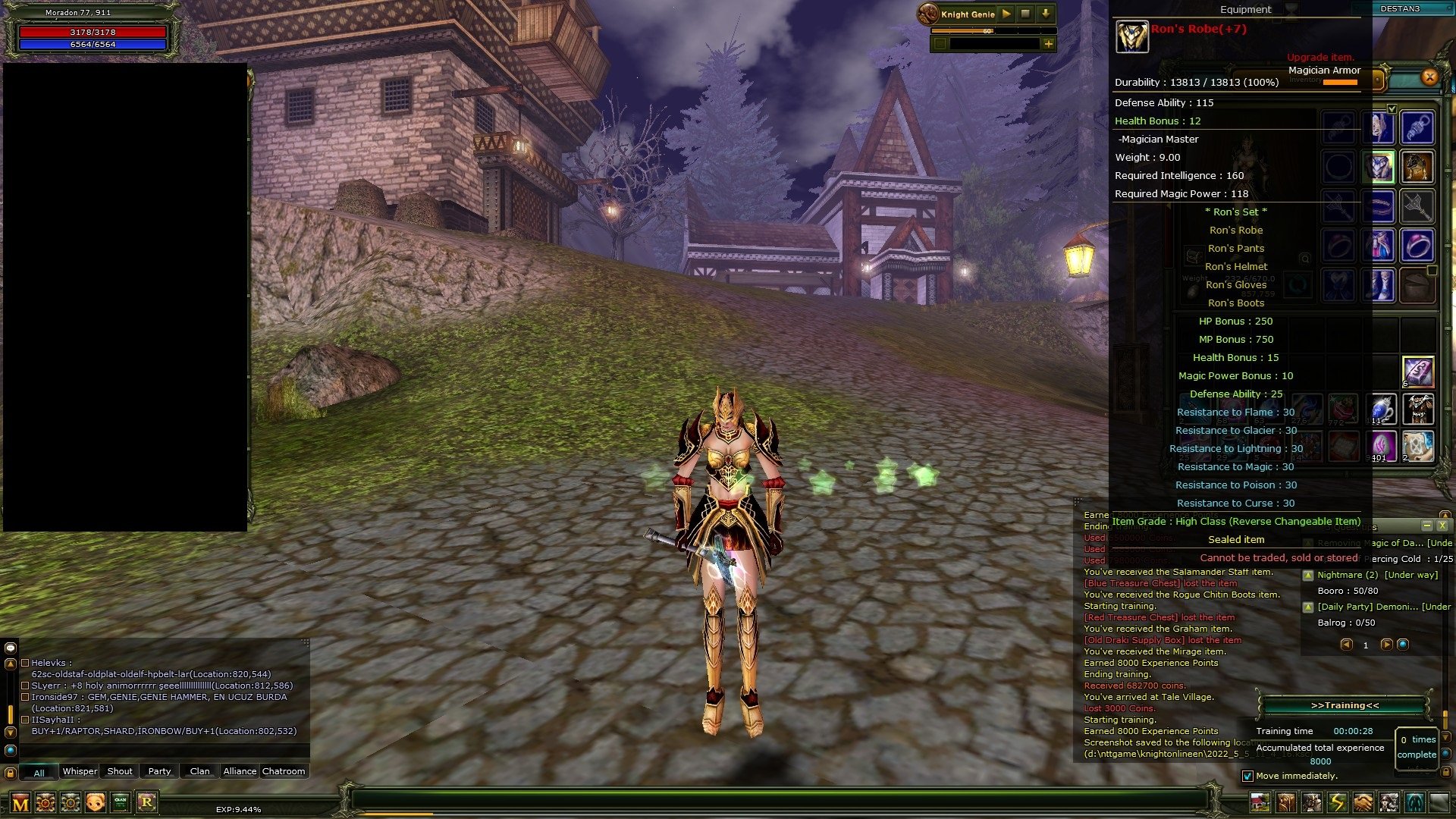Collapse the Removing Magic quest entry arrow
1456x819 pixels.
(1308, 543)
